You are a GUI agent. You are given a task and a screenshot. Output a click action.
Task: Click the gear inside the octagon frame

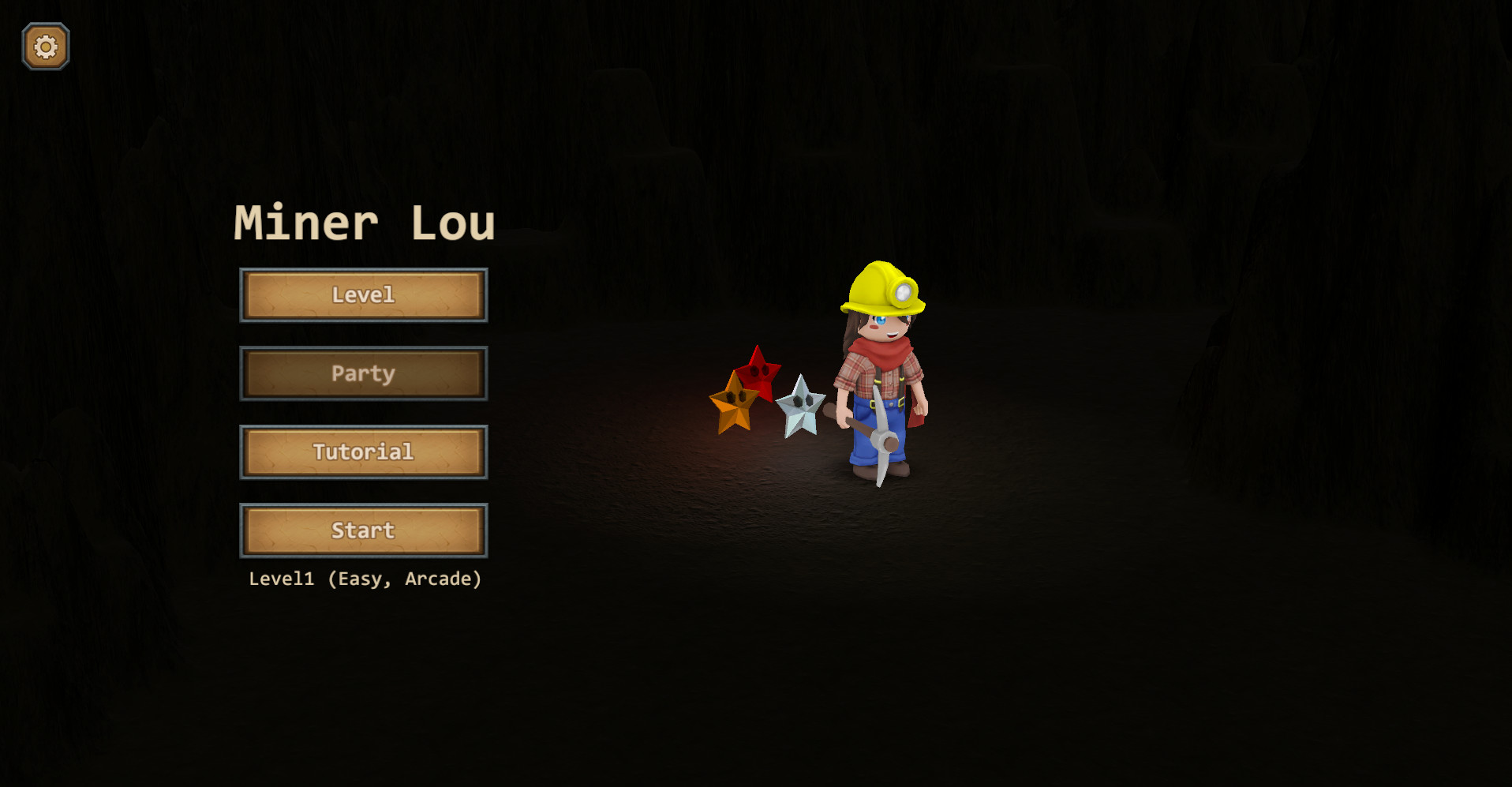point(45,46)
